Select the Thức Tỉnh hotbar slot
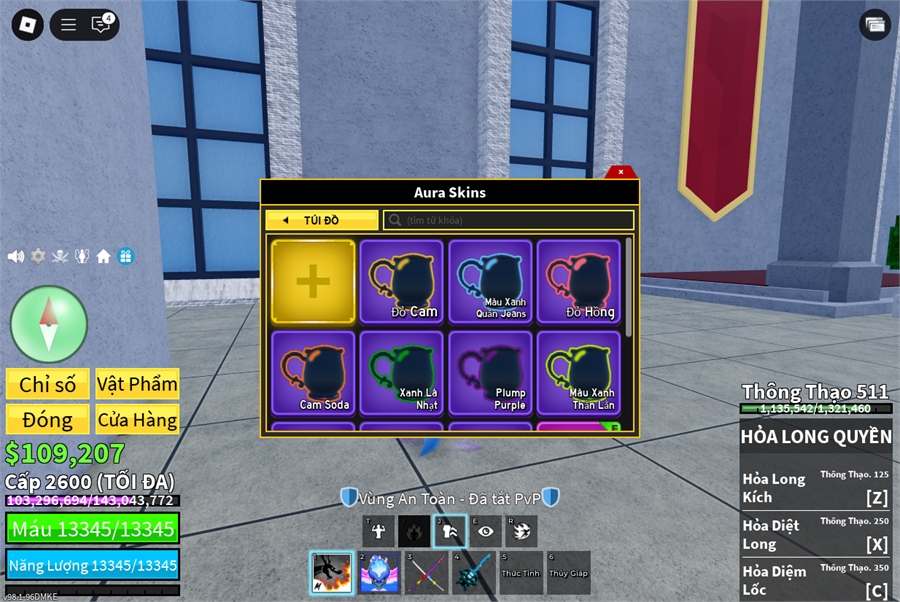 tap(521, 573)
